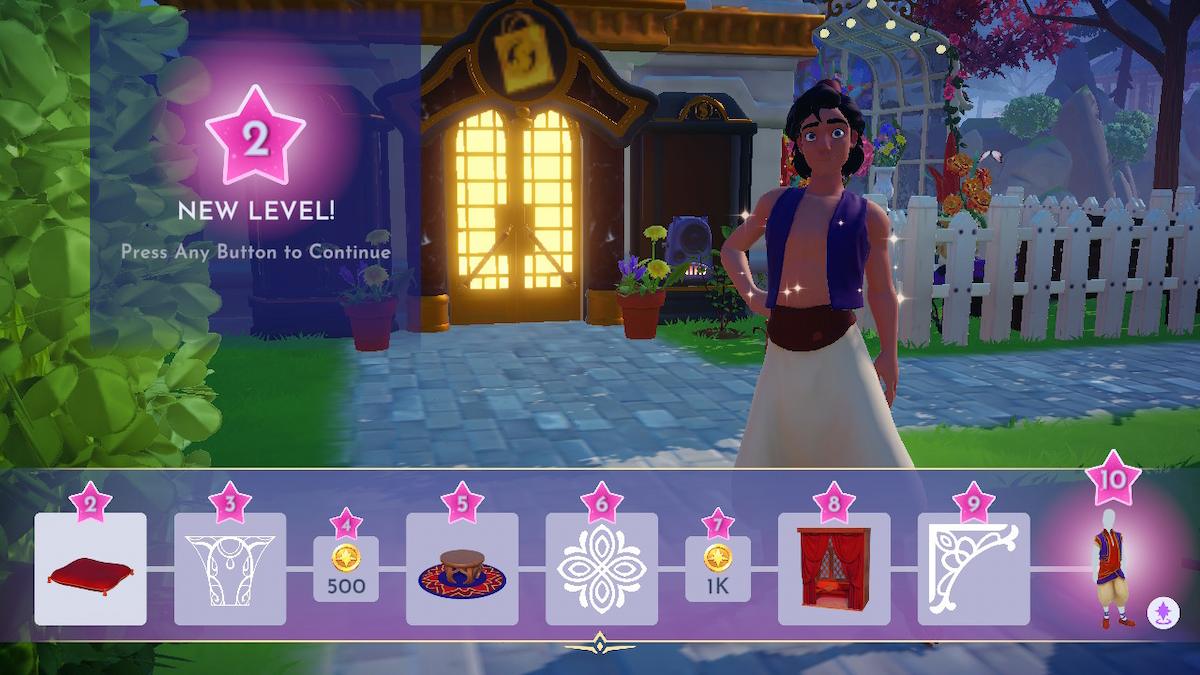Select the 500 coin level 4 reward
The height and width of the screenshot is (675, 1200).
point(346,570)
